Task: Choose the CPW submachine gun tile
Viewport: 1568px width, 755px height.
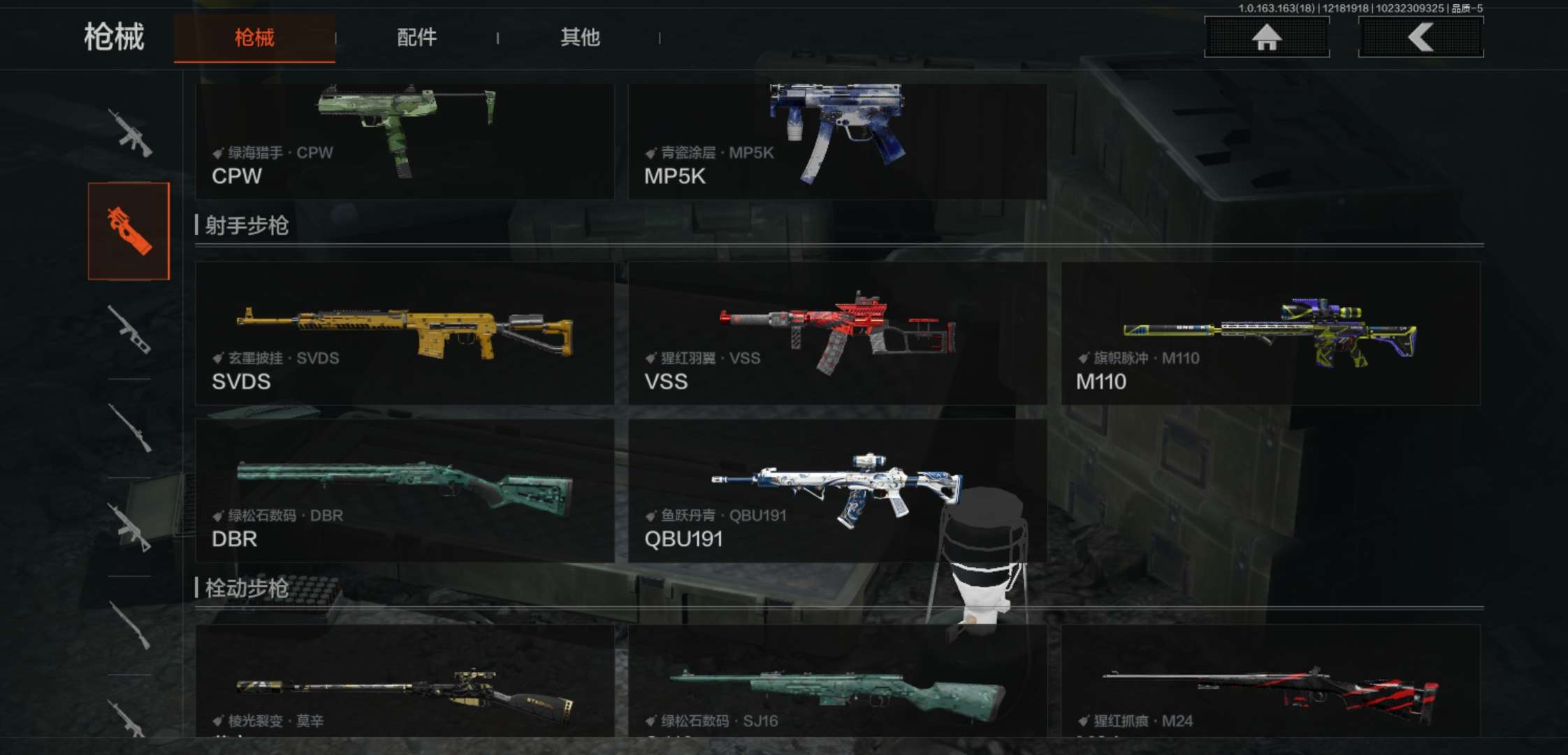Action: click(405, 141)
